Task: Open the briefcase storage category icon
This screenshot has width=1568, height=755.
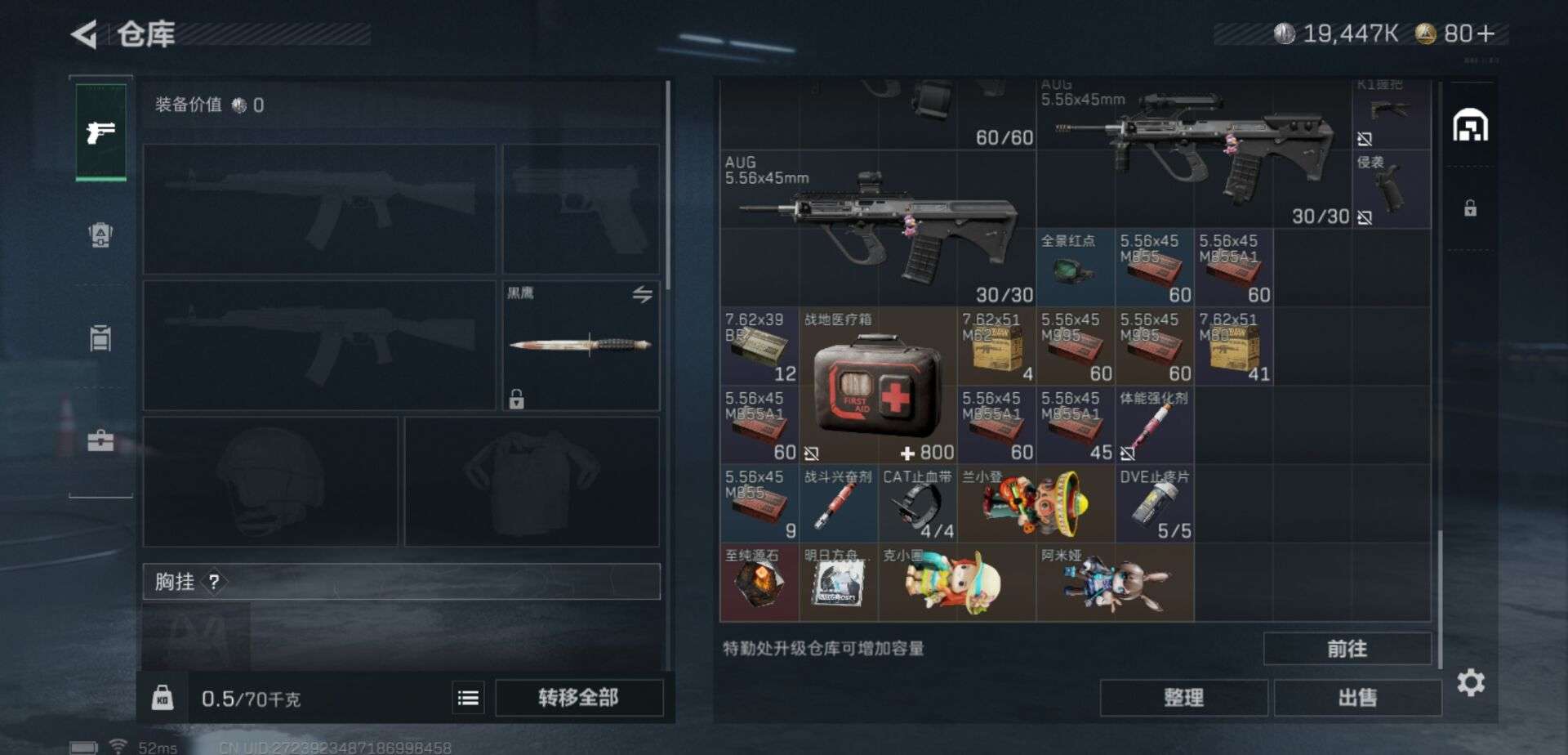Action: coord(100,442)
